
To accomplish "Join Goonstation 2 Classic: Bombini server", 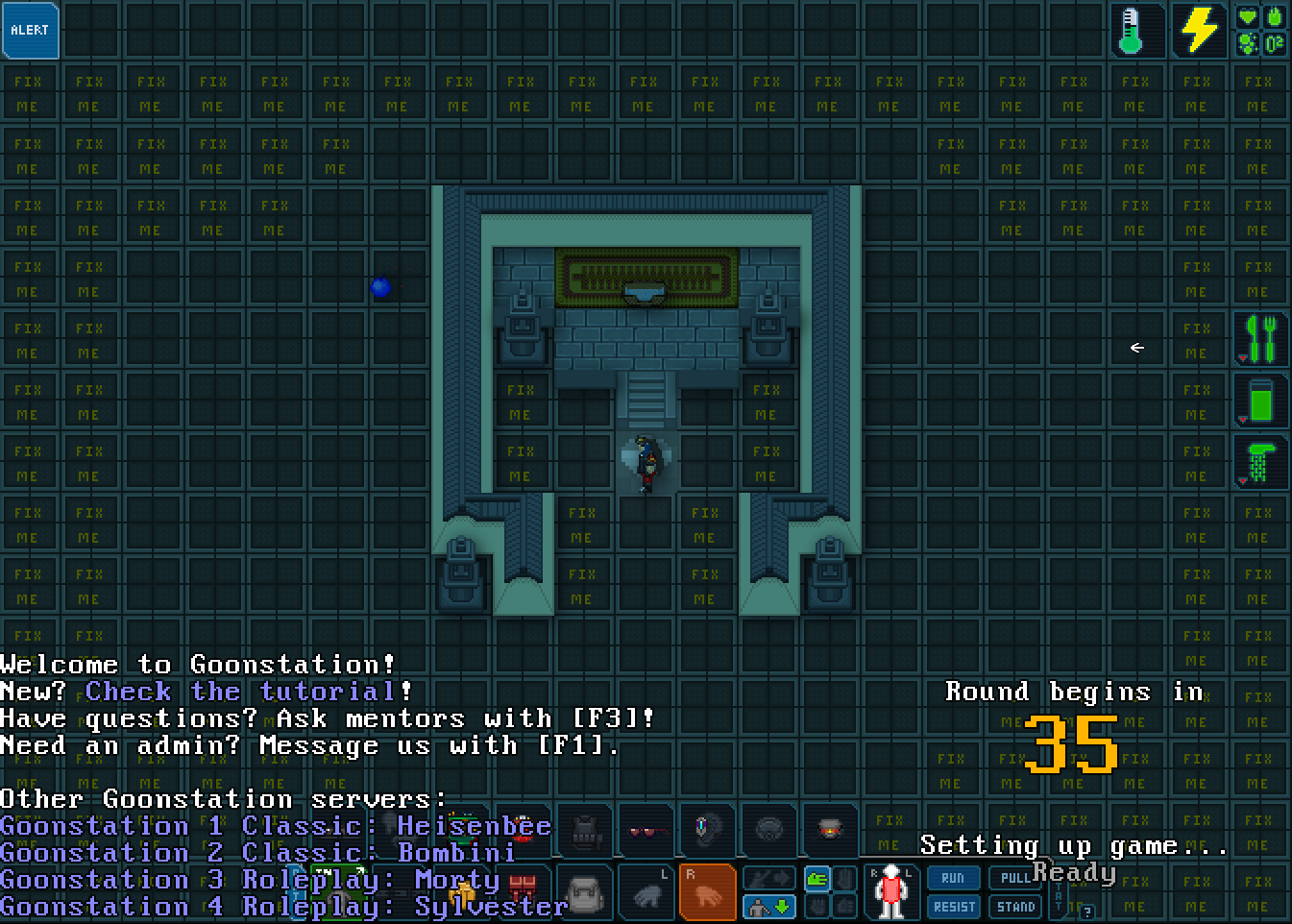I will [x=257, y=853].
